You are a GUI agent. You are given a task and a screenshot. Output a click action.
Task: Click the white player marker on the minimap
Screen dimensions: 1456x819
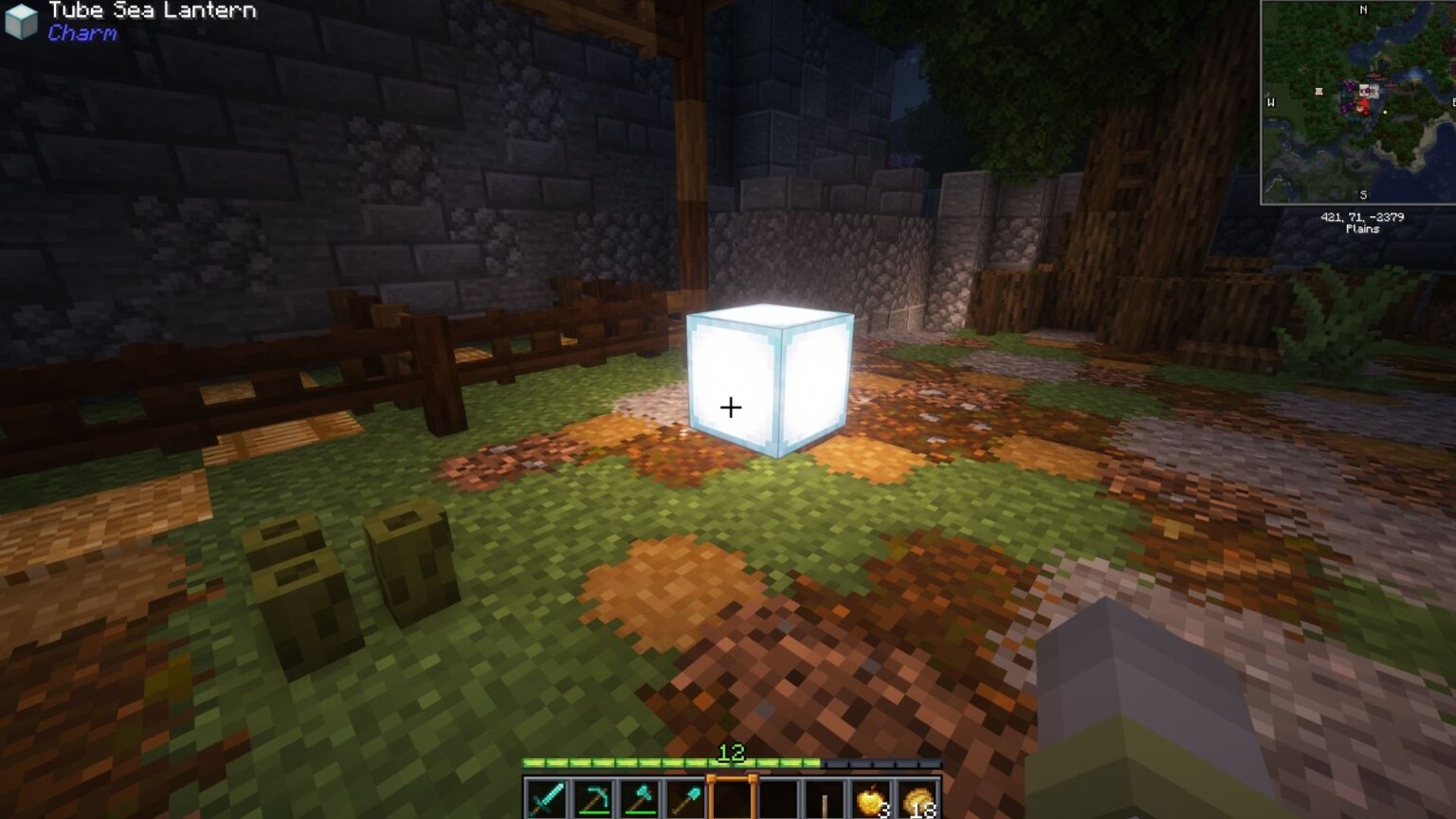click(1365, 88)
